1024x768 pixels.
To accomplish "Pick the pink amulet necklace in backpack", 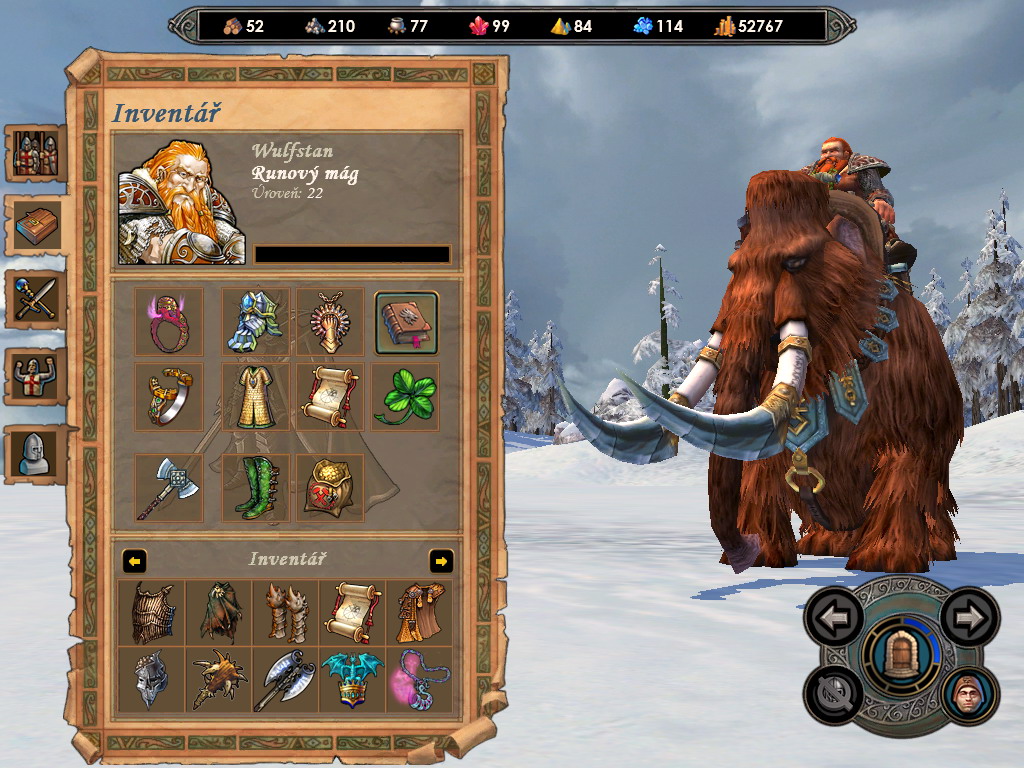I will [x=419, y=679].
